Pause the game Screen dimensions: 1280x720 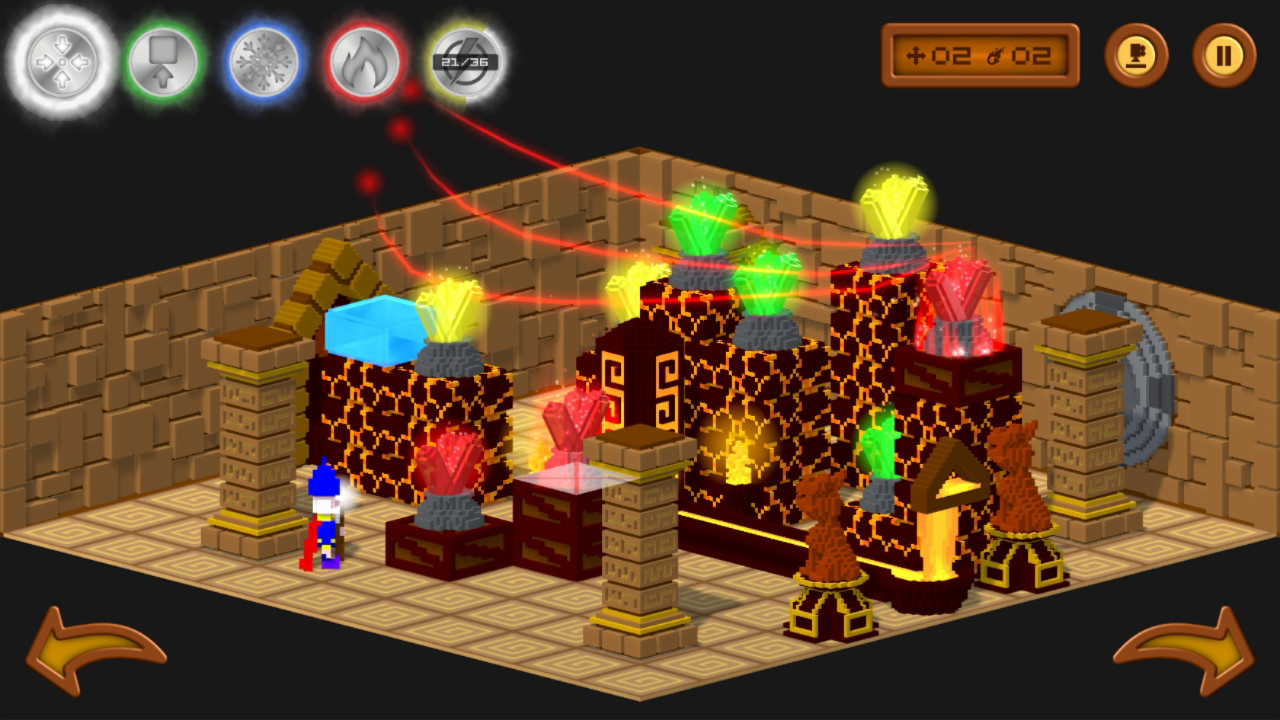(1225, 58)
